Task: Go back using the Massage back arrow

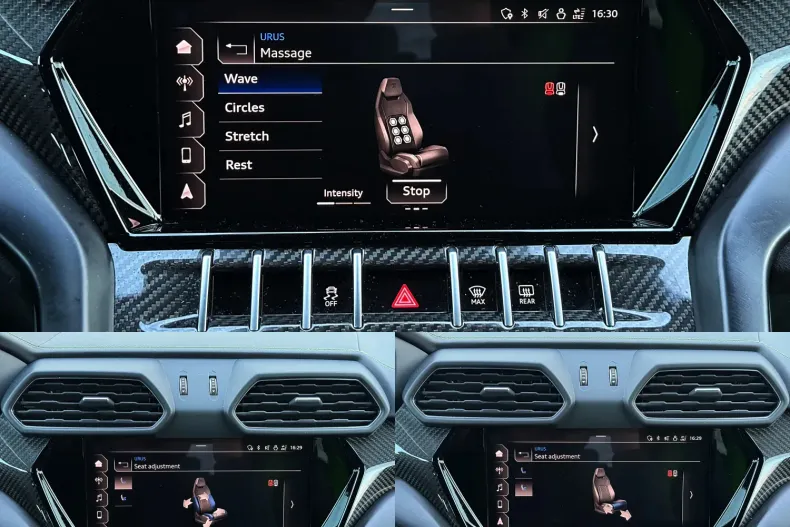Action: (236, 47)
